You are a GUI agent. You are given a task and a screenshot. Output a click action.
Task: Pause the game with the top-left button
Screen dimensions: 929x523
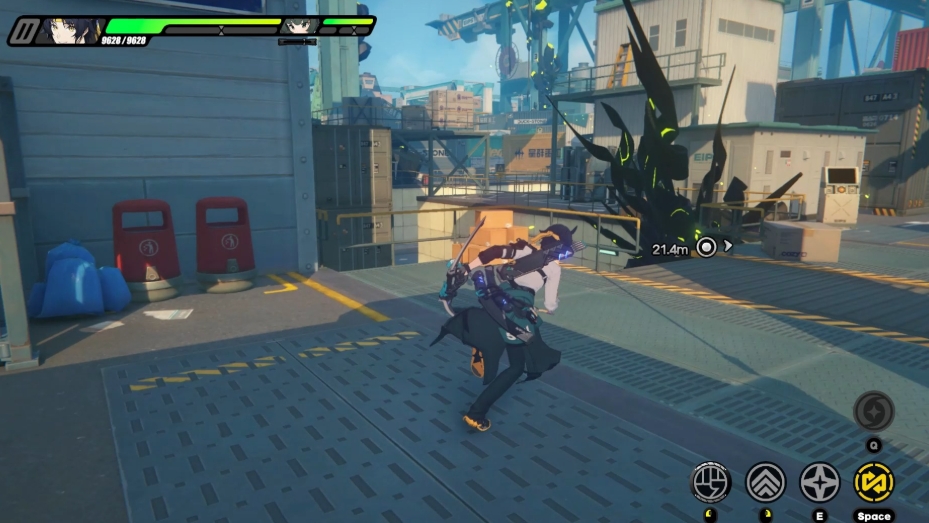[x=22, y=30]
